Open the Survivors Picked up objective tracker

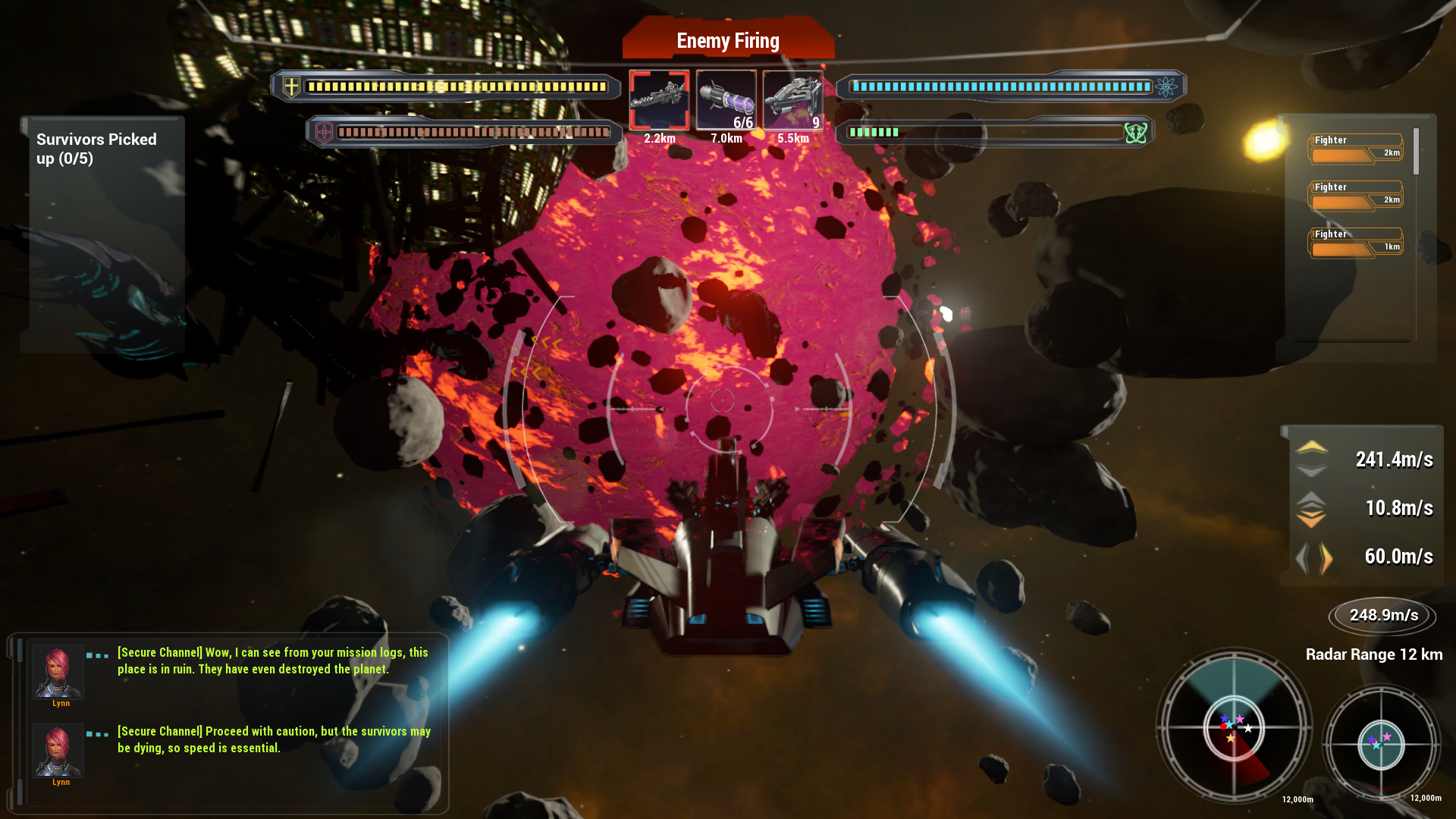pyautogui.click(x=96, y=149)
